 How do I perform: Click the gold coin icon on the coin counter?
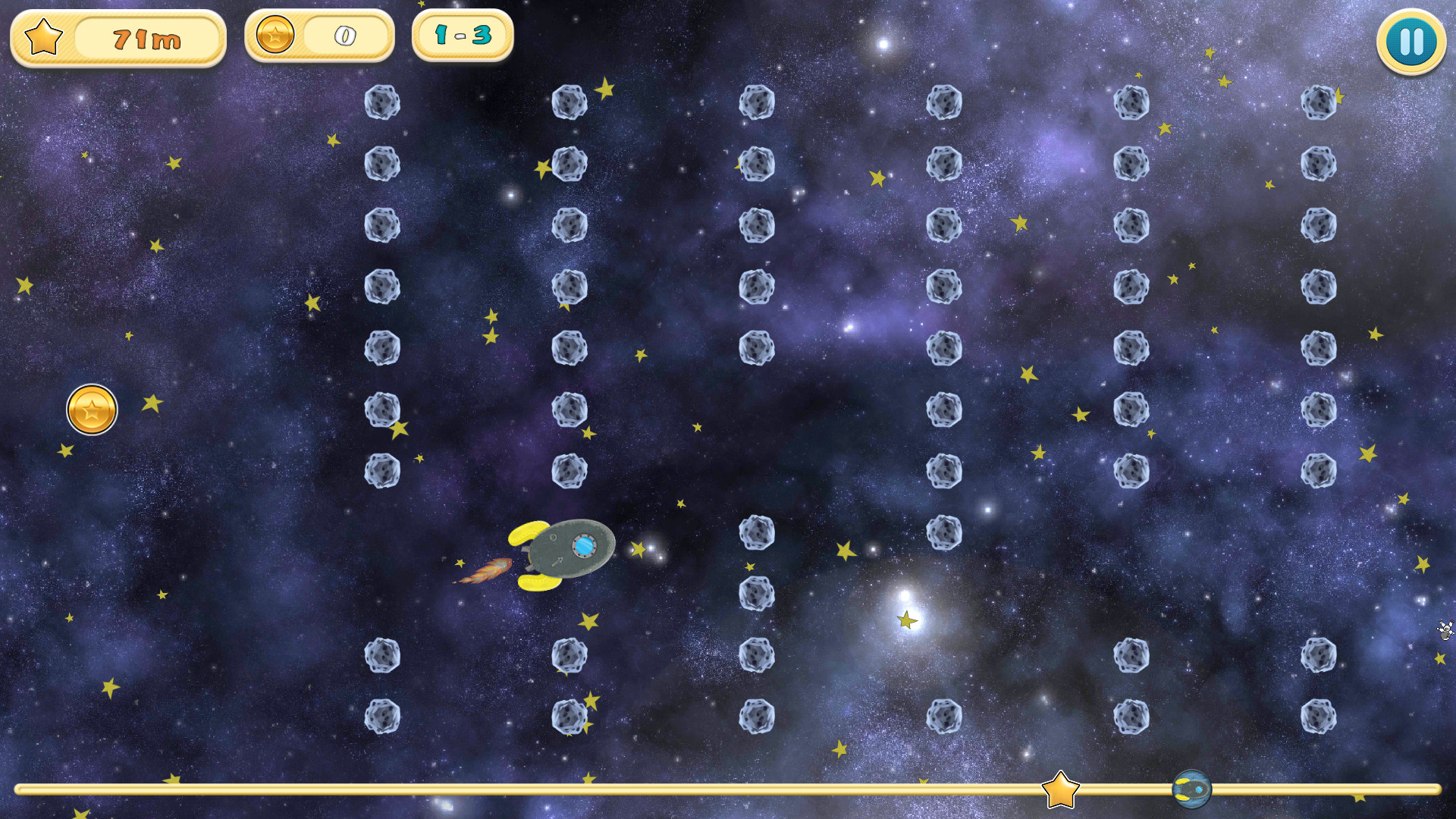(275, 35)
